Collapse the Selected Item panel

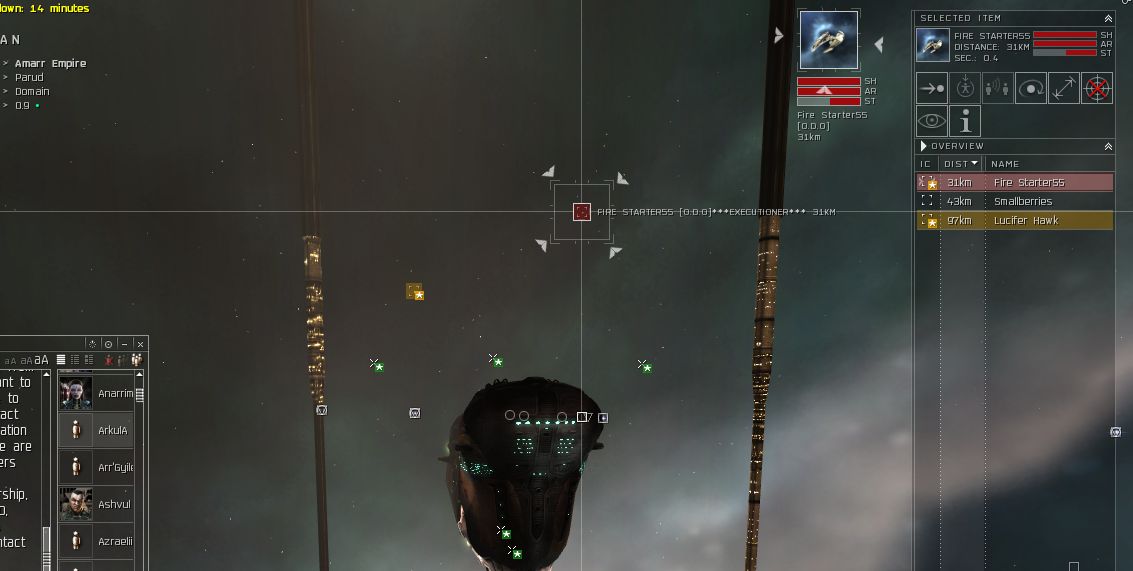pos(1108,18)
